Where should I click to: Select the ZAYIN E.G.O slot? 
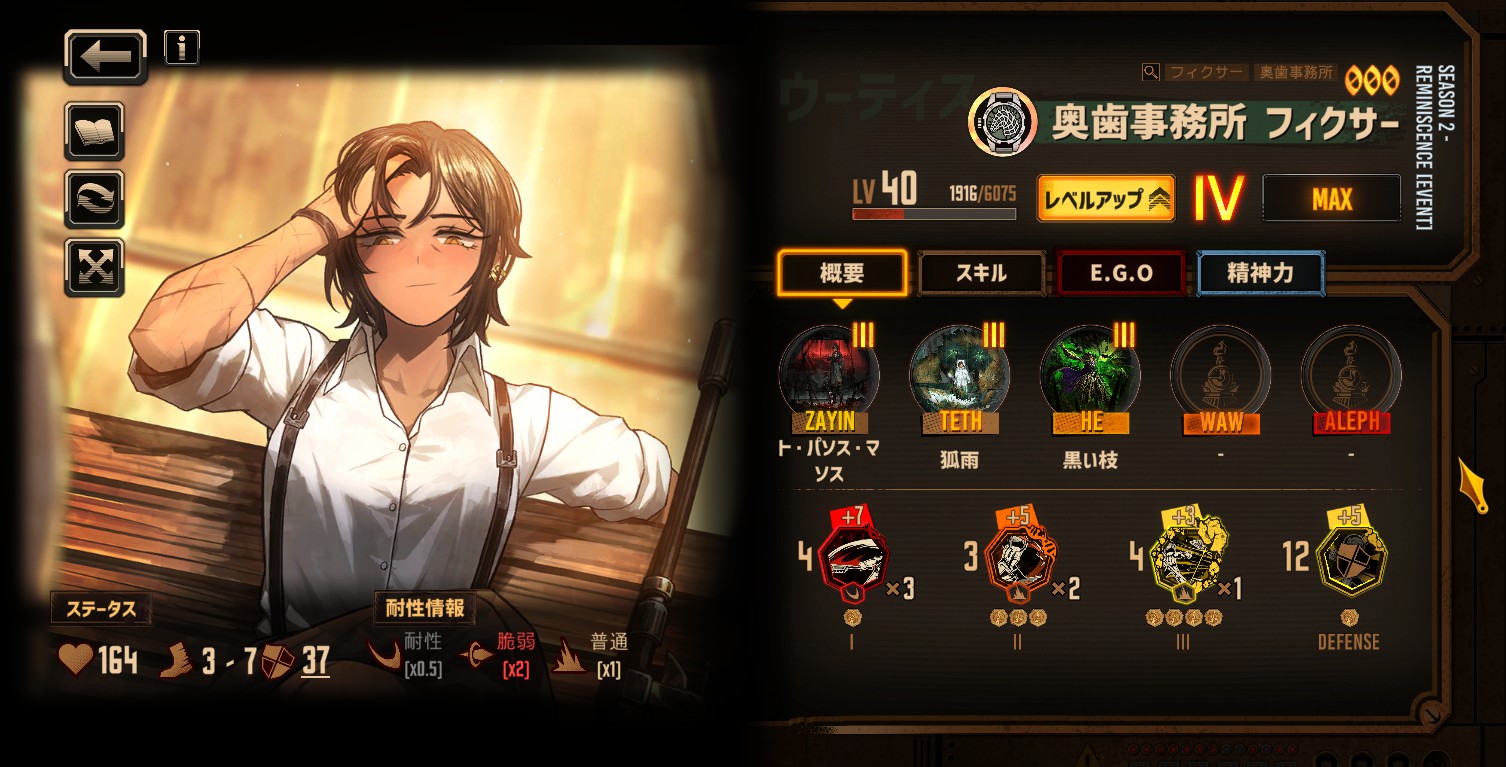(x=829, y=376)
